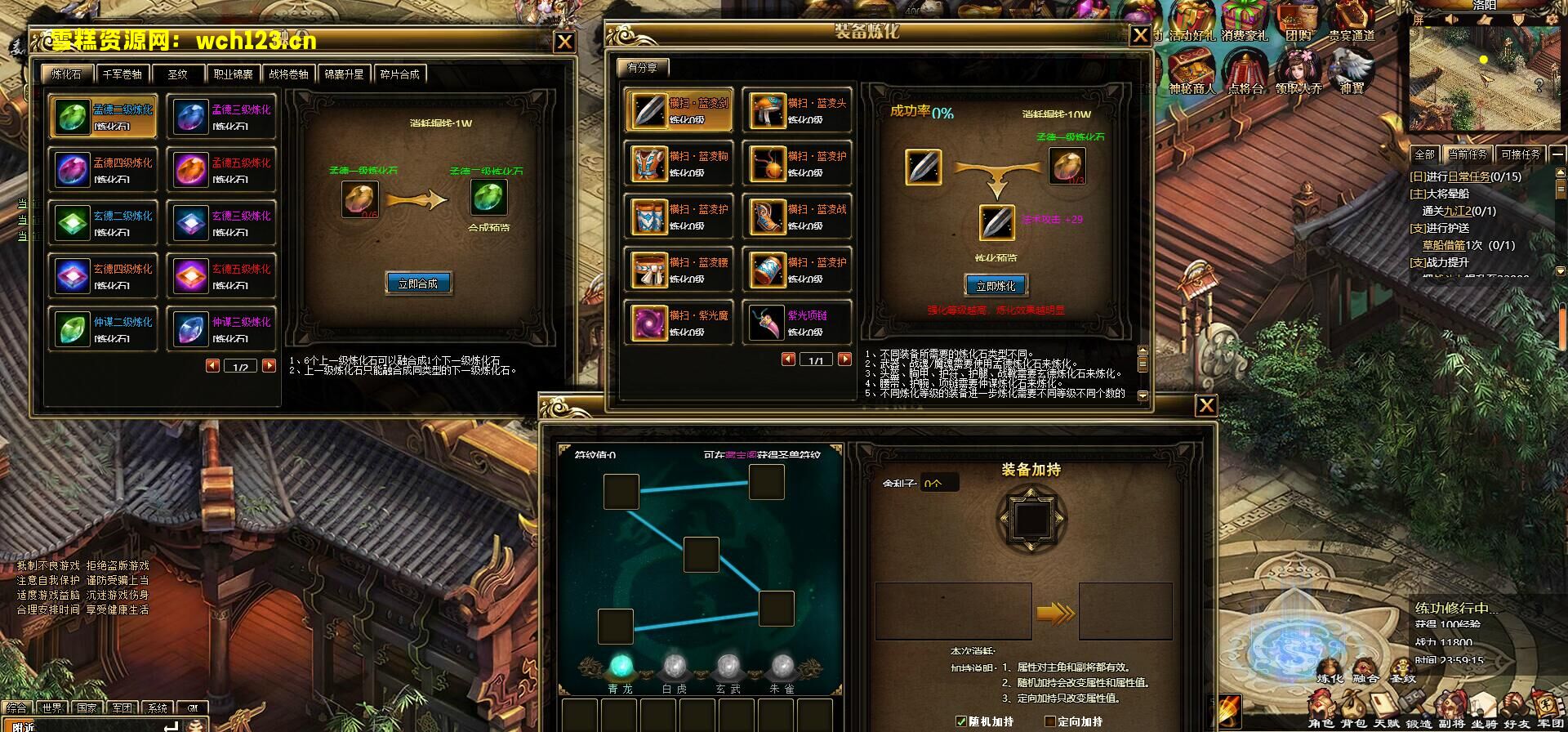Enable the 定向加持 checkbox
The width and height of the screenshot is (1568, 732).
1051,722
